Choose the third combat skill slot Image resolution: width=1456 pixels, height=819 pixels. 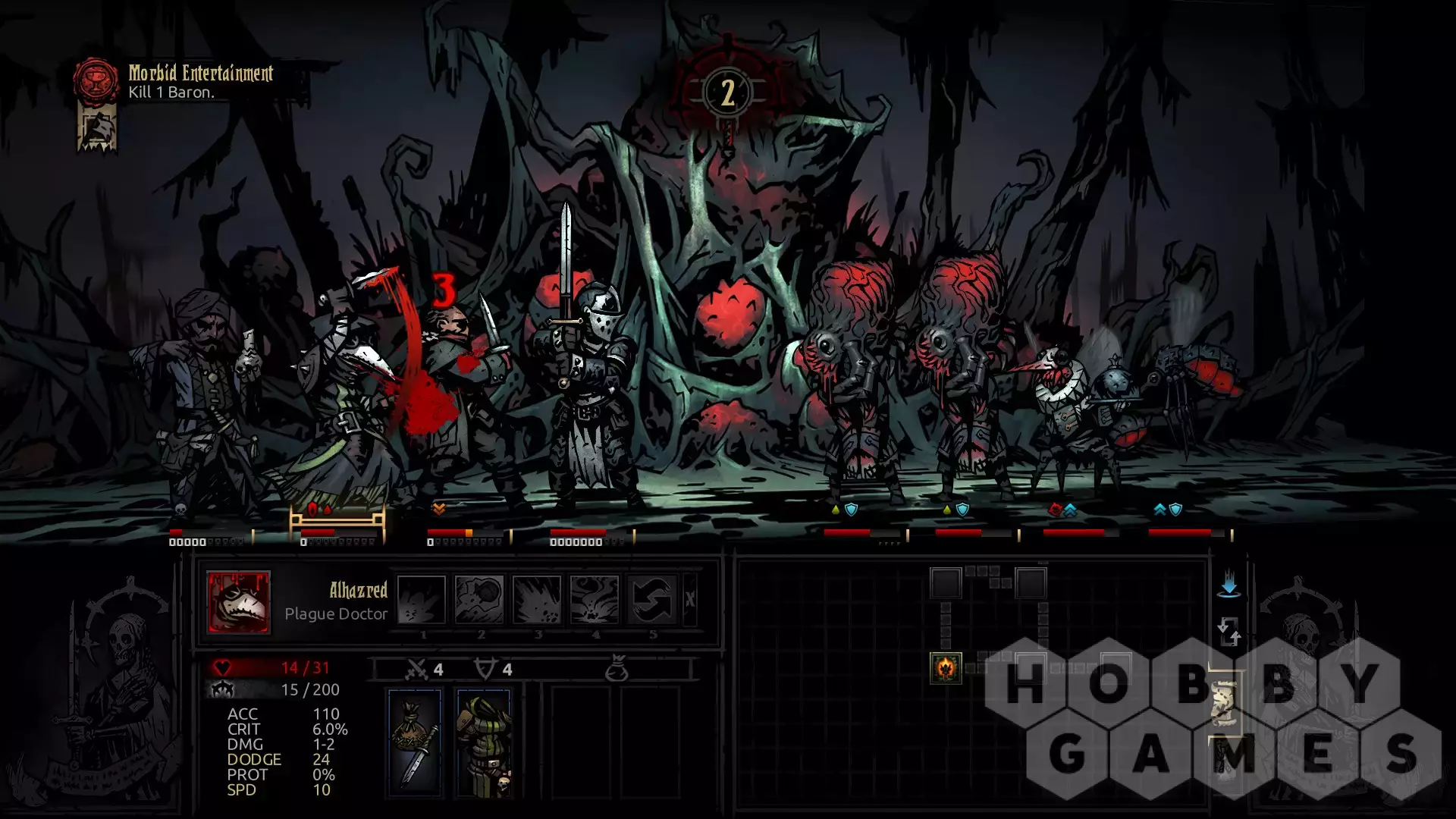pyautogui.click(x=537, y=599)
